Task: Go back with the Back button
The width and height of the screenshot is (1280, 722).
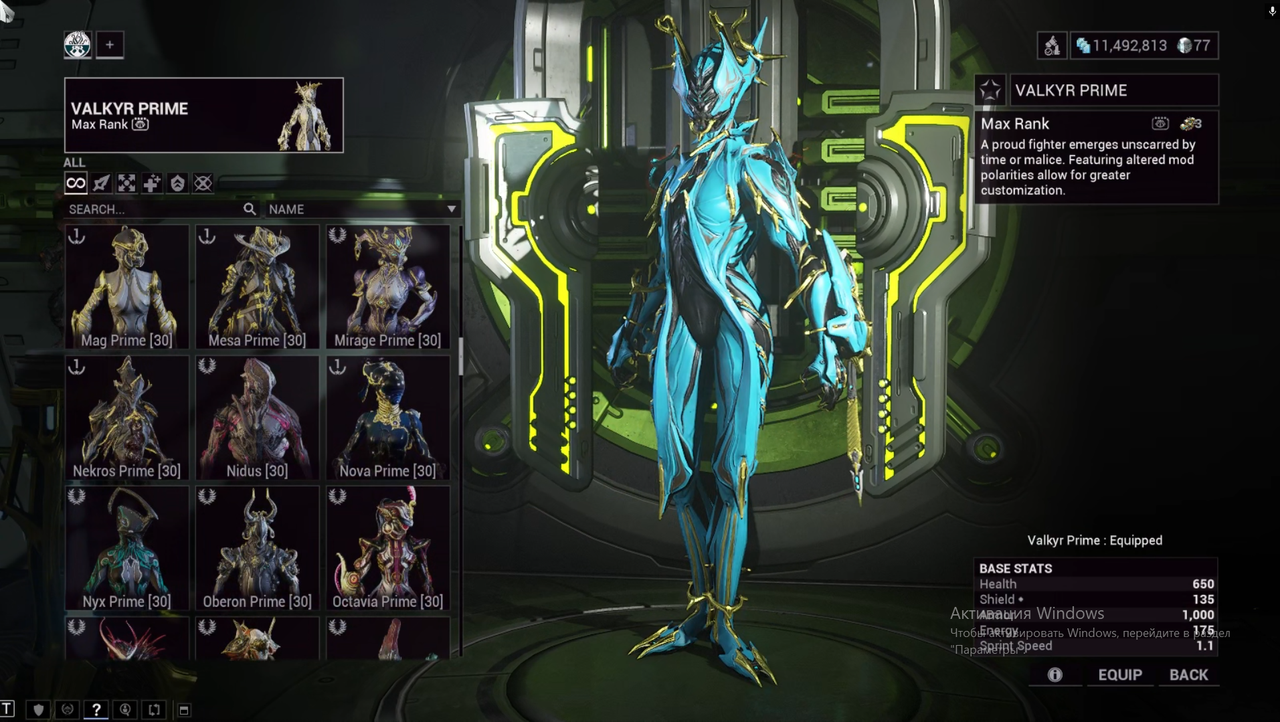Action: click(x=1189, y=675)
